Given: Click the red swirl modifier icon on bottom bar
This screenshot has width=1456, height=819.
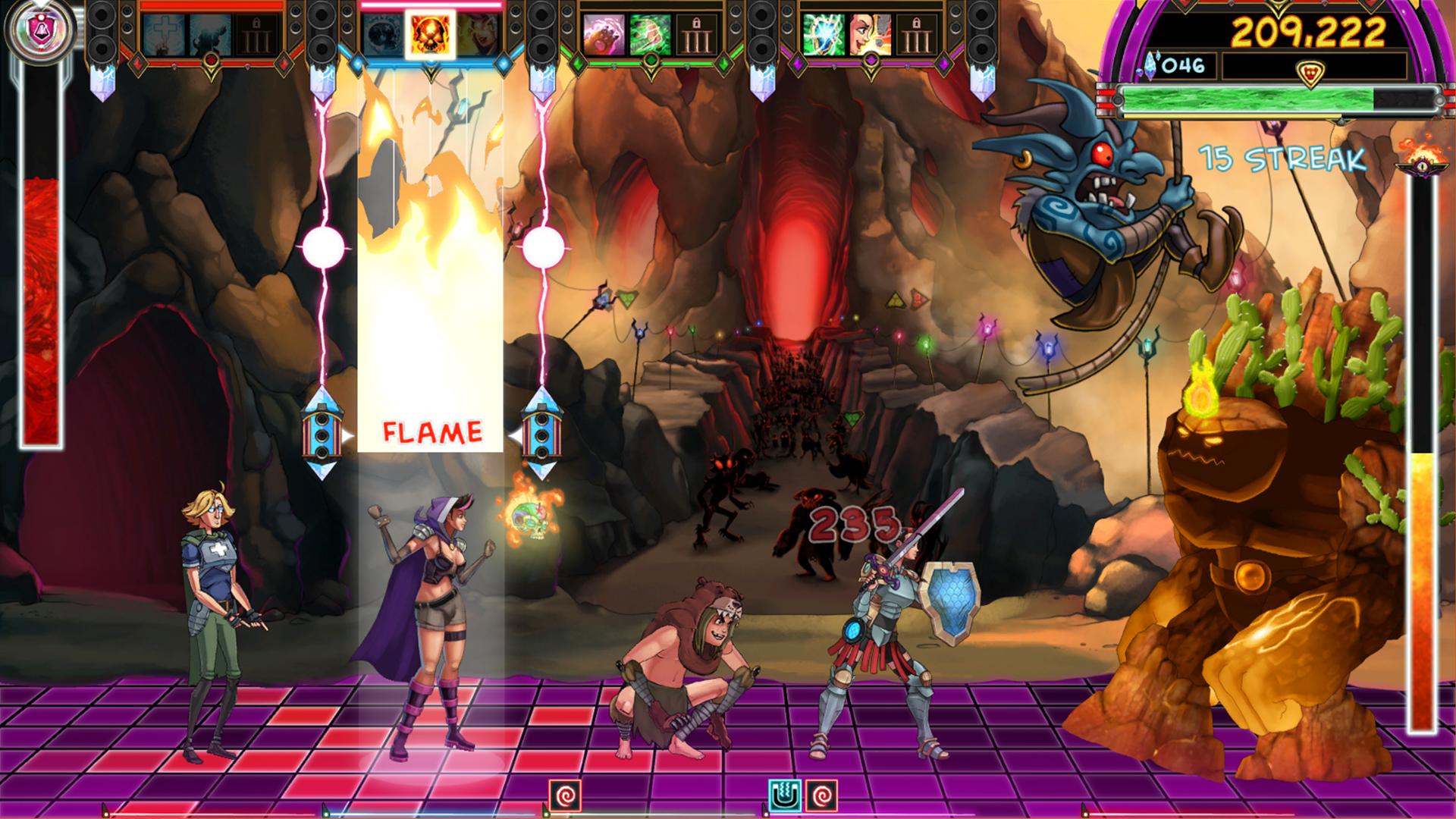Looking at the screenshot, I should point(565,796).
